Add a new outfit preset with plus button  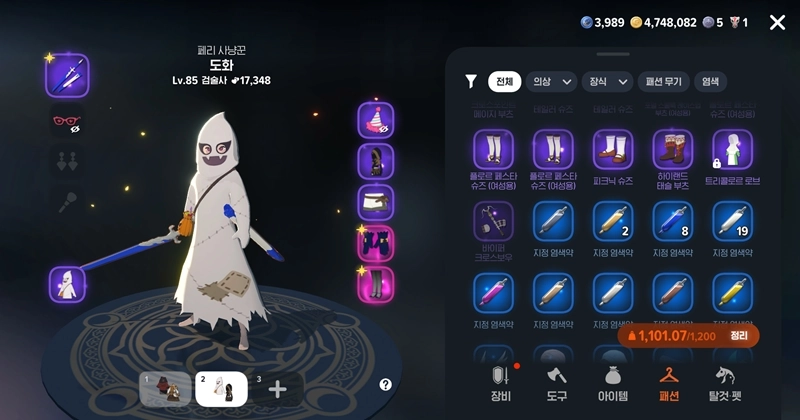pos(278,389)
